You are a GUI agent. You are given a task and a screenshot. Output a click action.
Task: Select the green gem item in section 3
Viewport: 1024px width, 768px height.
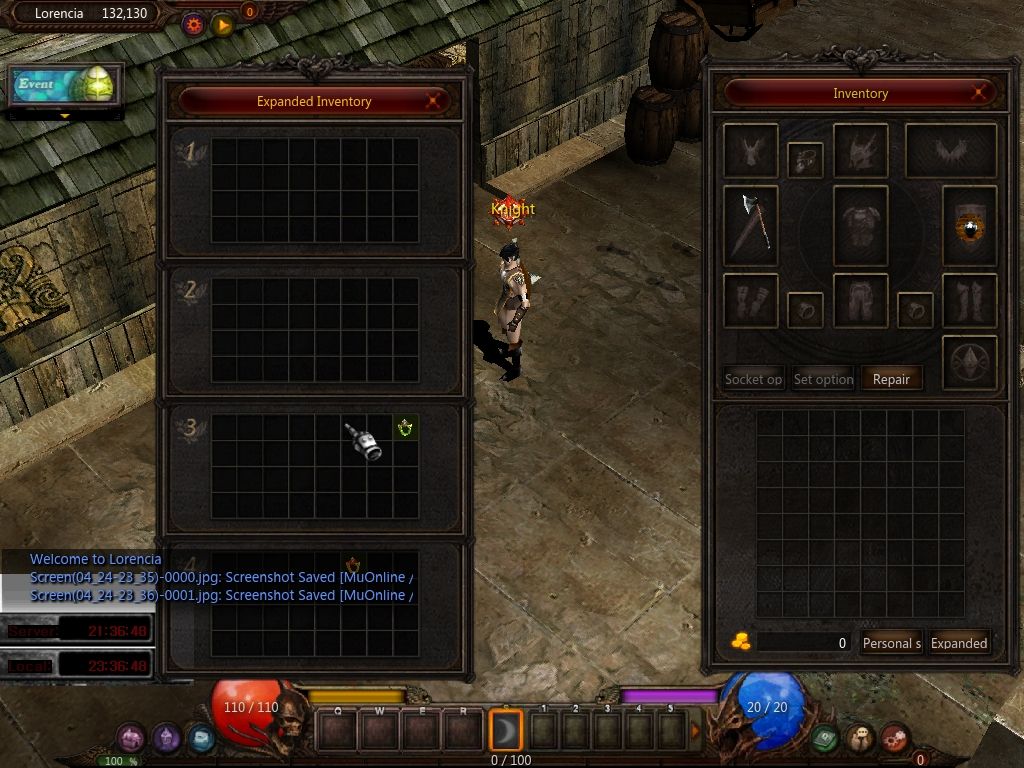pos(405,429)
